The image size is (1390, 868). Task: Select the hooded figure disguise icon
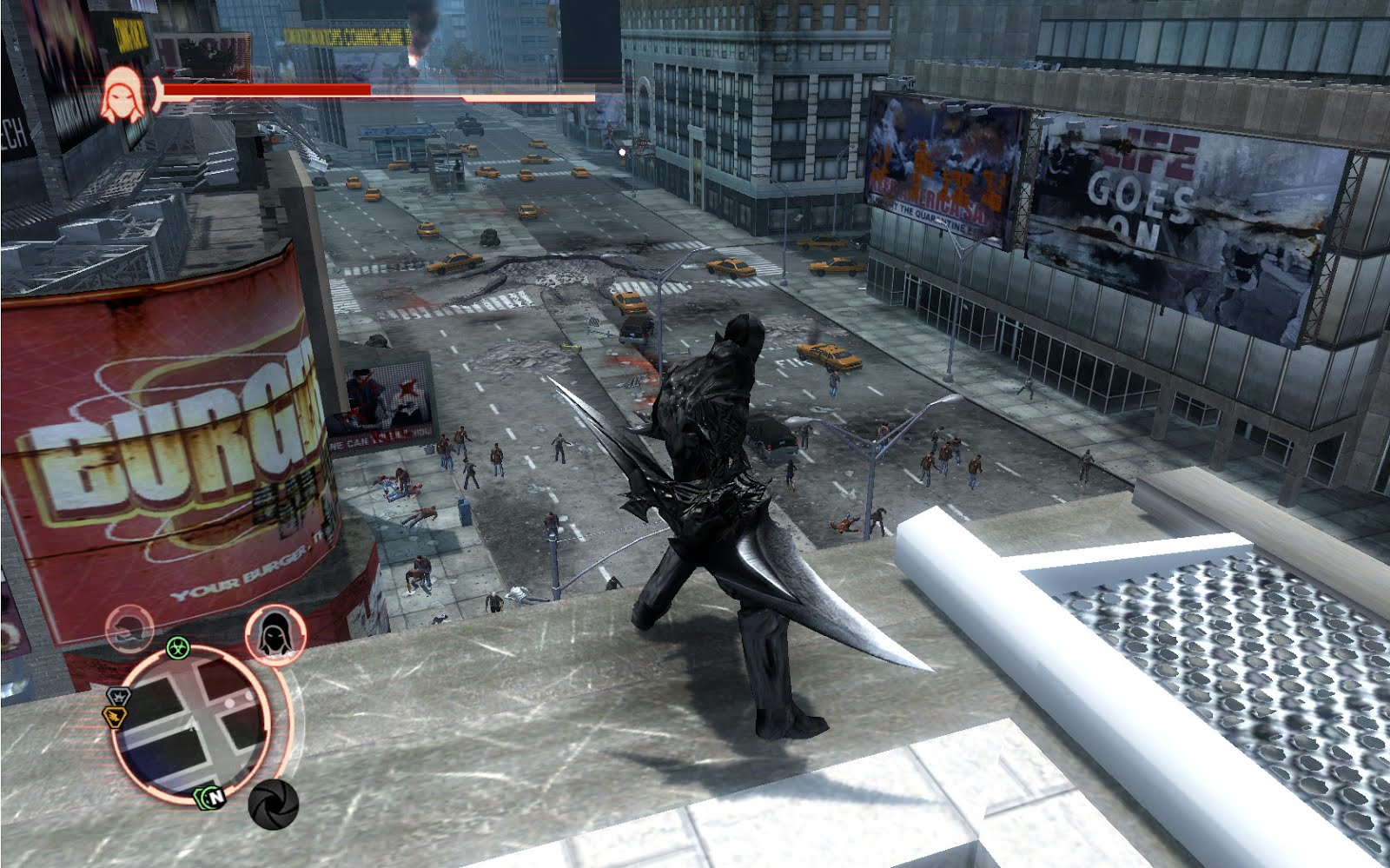[276, 632]
